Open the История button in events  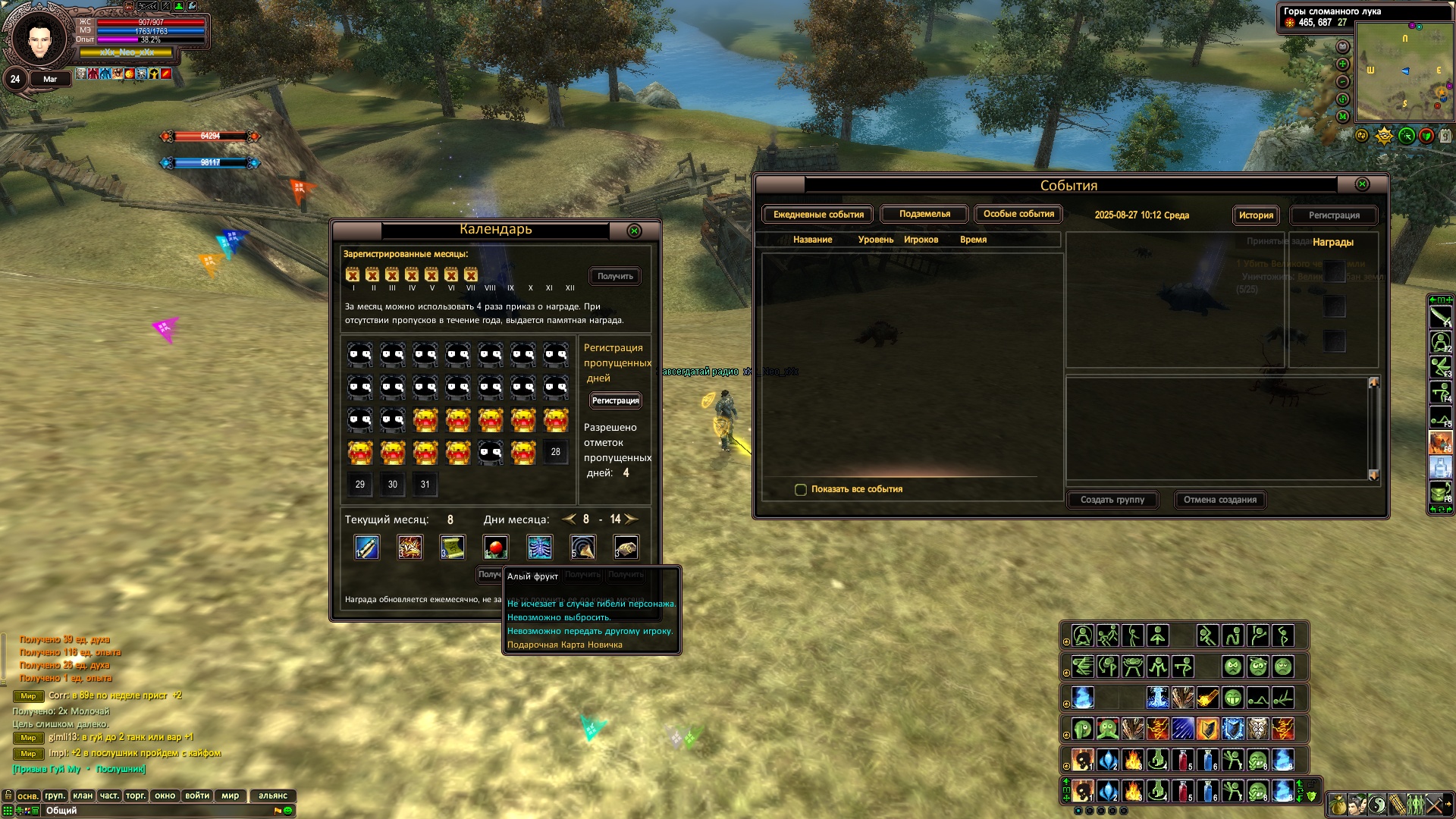point(1256,215)
